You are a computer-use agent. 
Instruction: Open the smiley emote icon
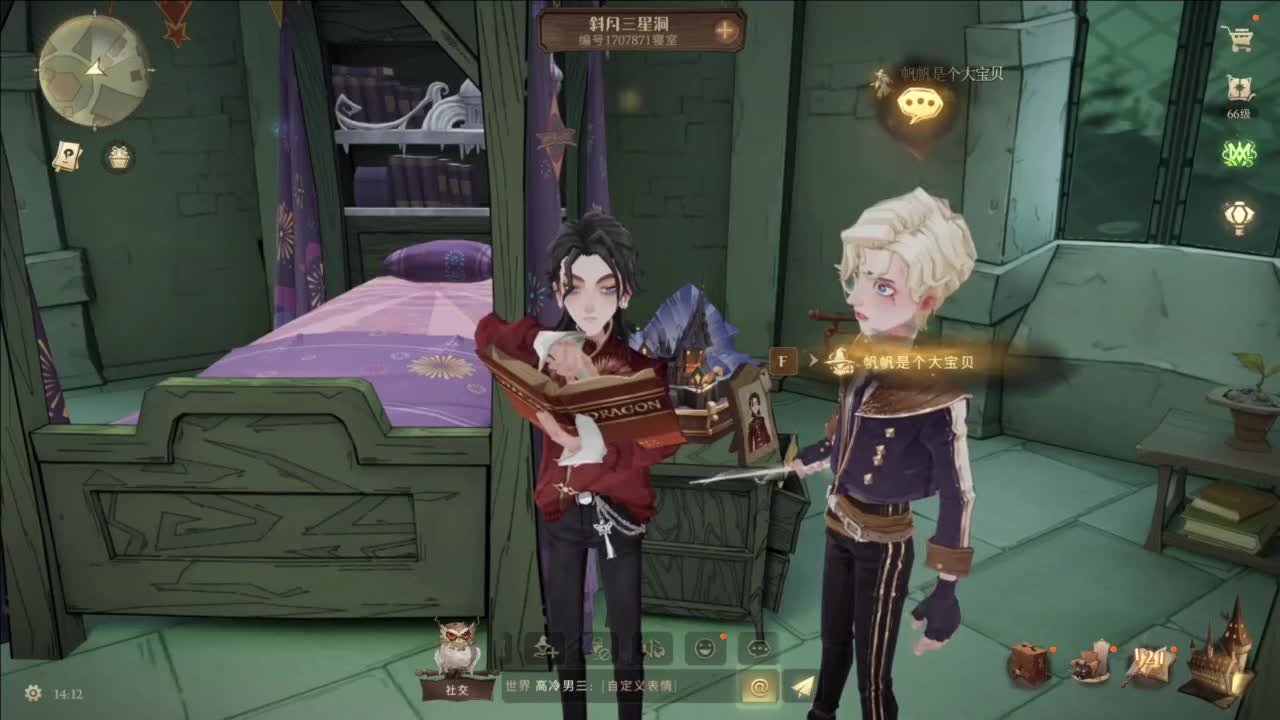click(705, 648)
